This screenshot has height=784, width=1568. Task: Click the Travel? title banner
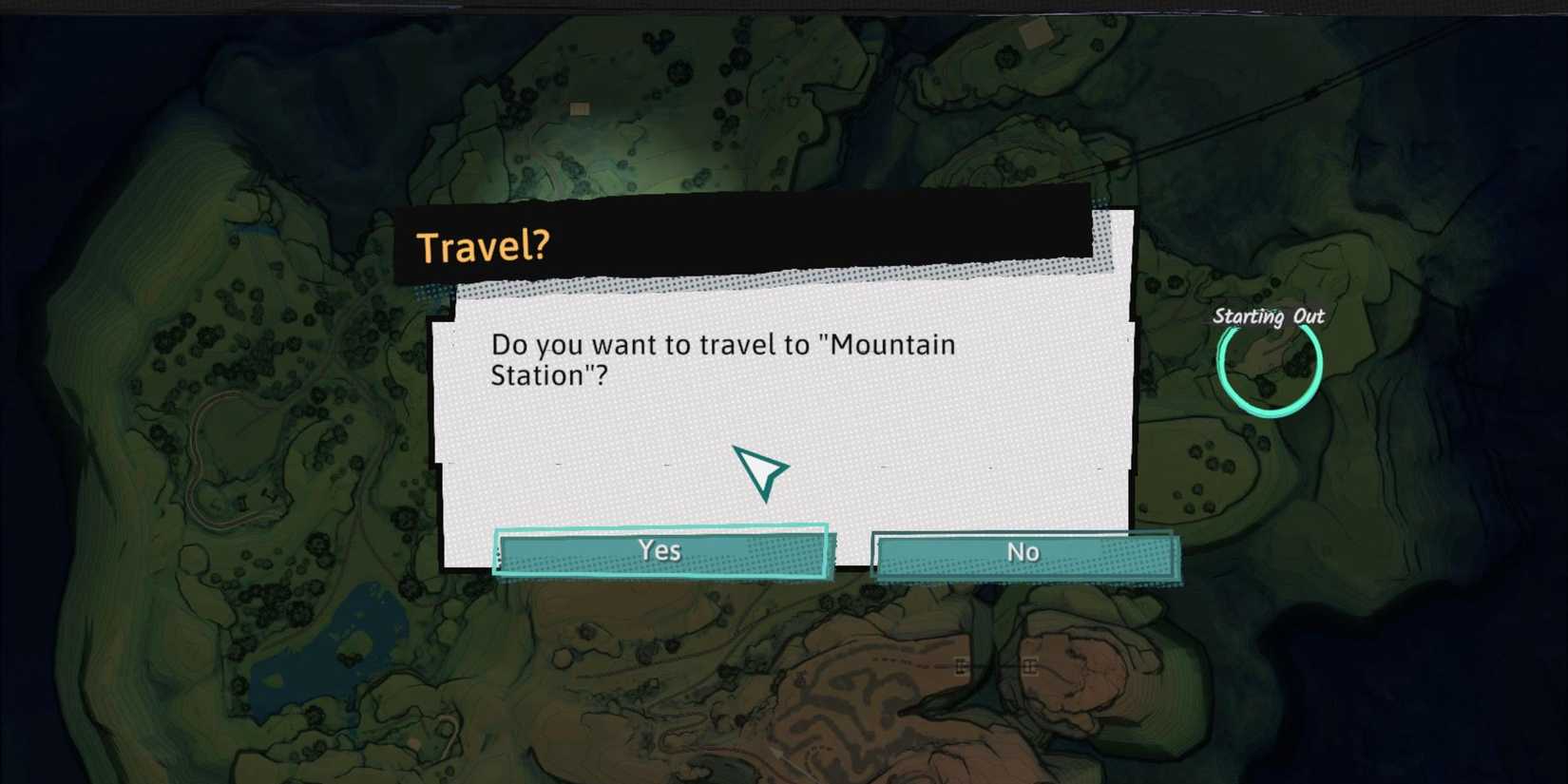(485, 246)
